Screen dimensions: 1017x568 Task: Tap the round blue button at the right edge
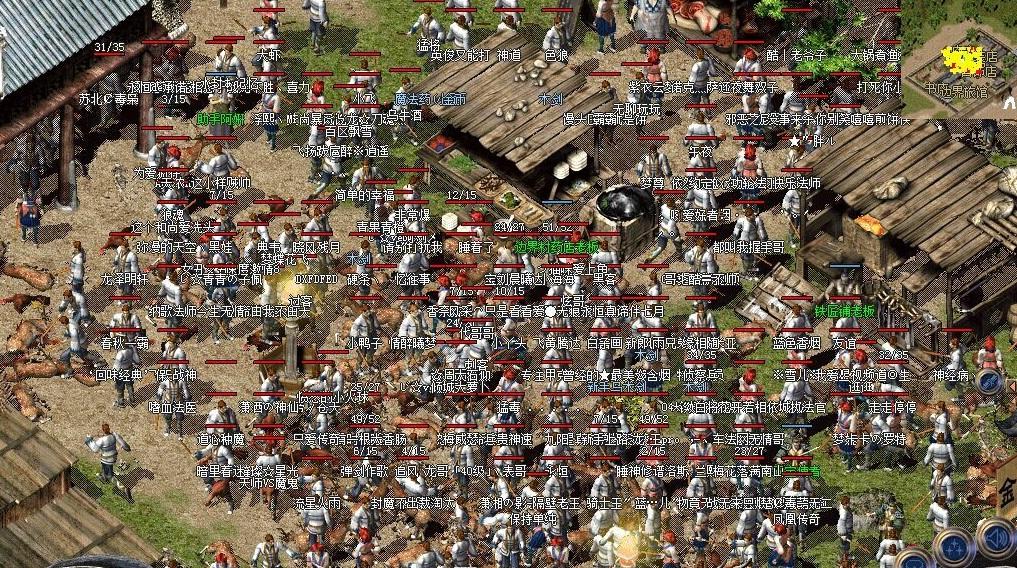pyautogui.click(x=991, y=382)
